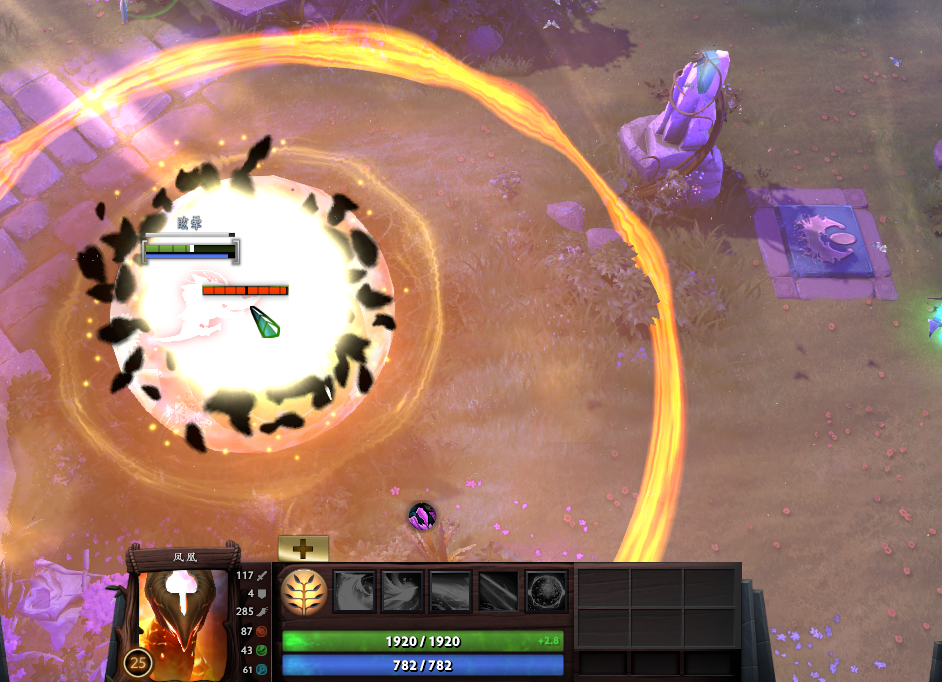The image size is (942, 682).
Task: Click the gold plus level-up button
Action: click(x=303, y=548)
